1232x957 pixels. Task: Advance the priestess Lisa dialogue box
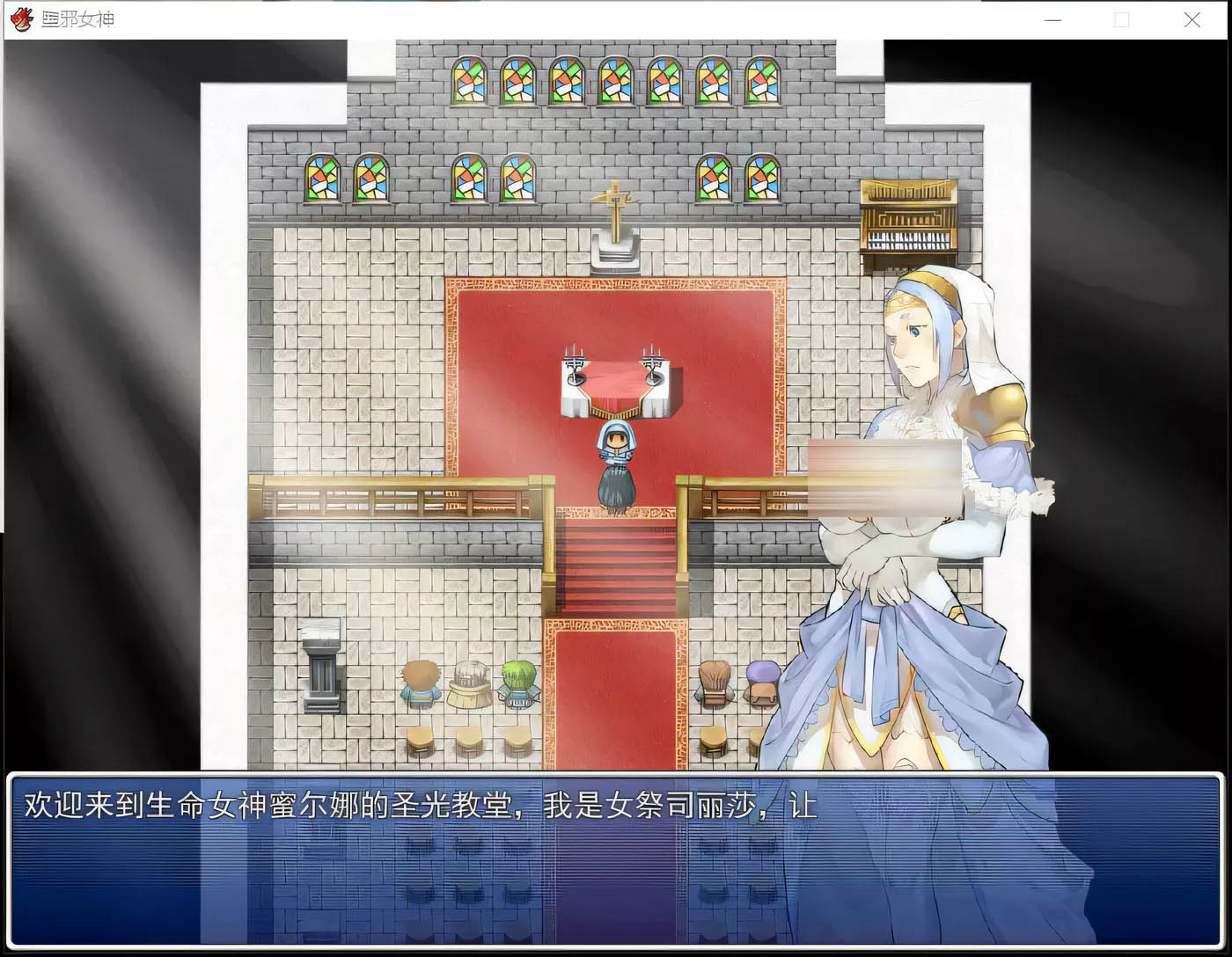614,858
